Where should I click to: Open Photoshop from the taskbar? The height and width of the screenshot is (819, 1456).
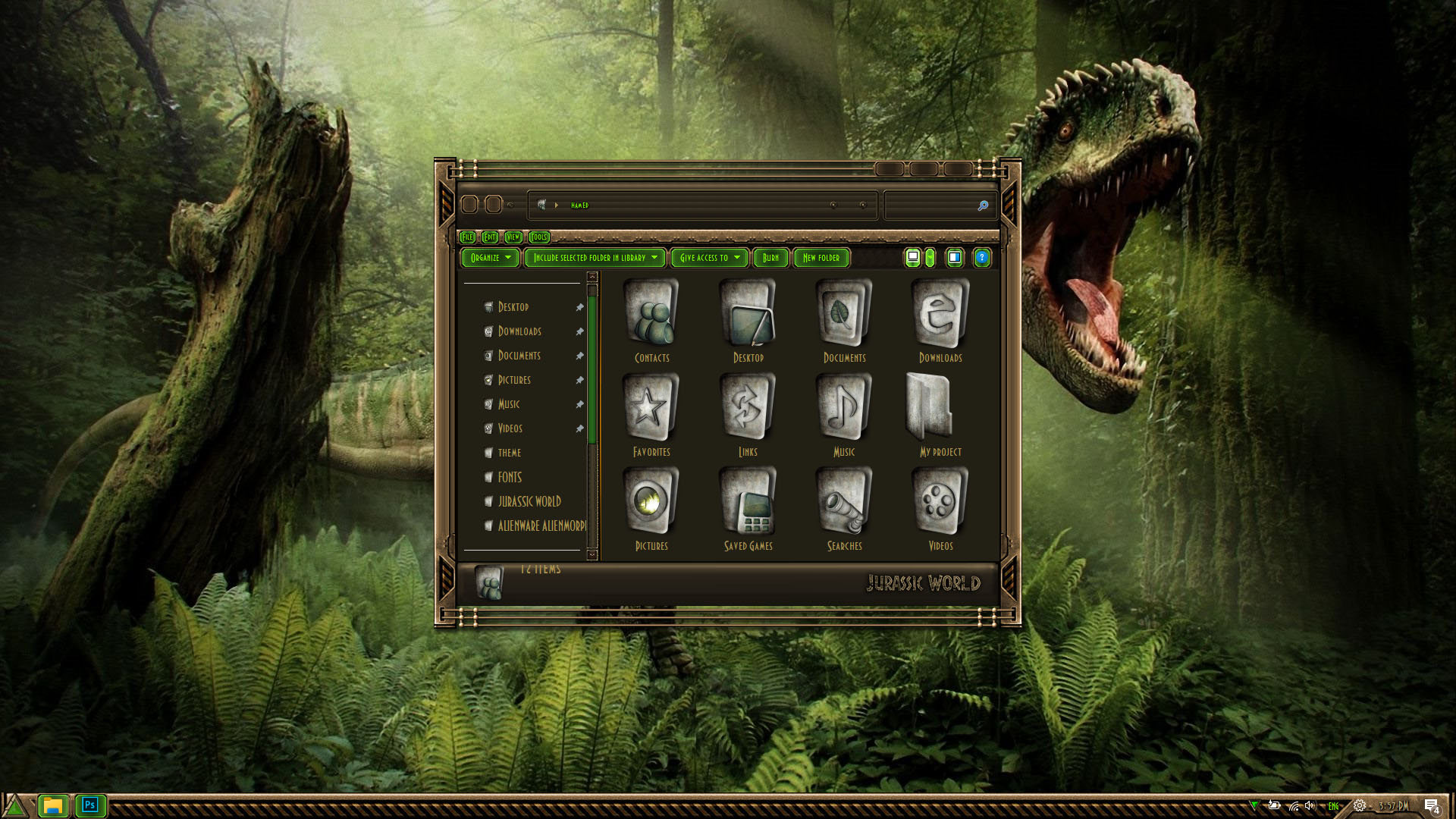89,805
